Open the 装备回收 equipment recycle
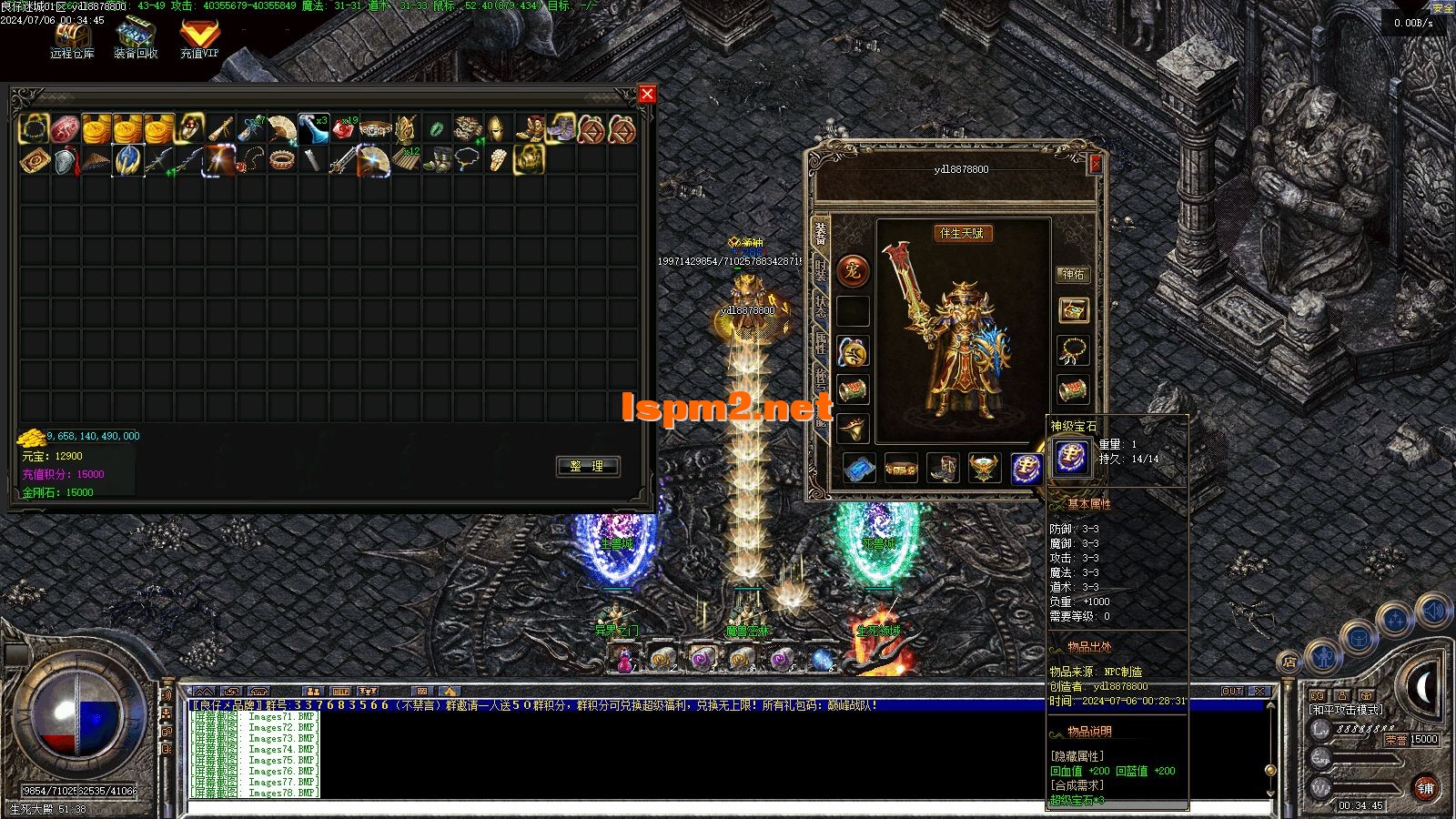1456x819 pixels. point(136,40)
